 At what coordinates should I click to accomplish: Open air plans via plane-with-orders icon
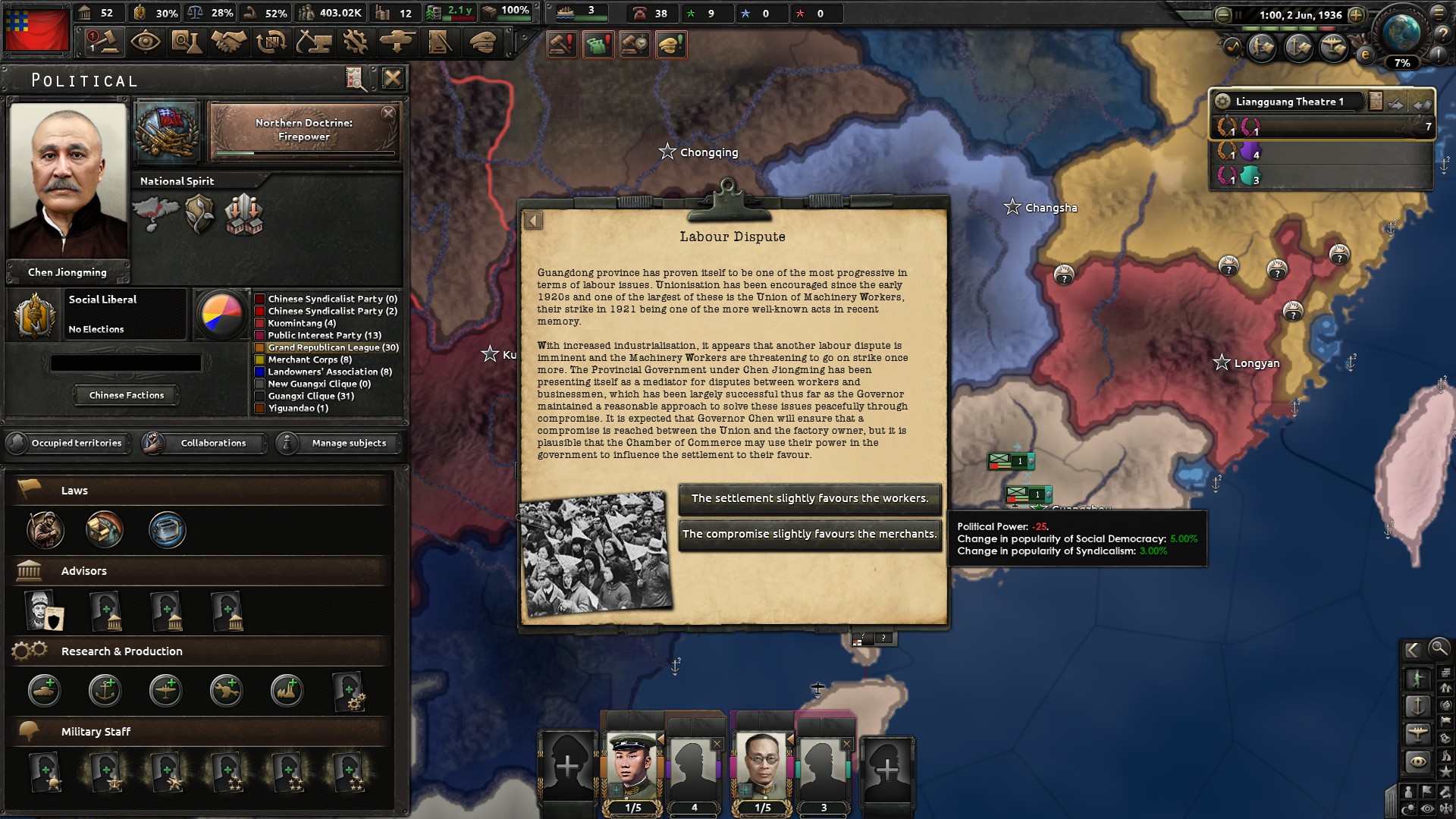(1333, 47)
